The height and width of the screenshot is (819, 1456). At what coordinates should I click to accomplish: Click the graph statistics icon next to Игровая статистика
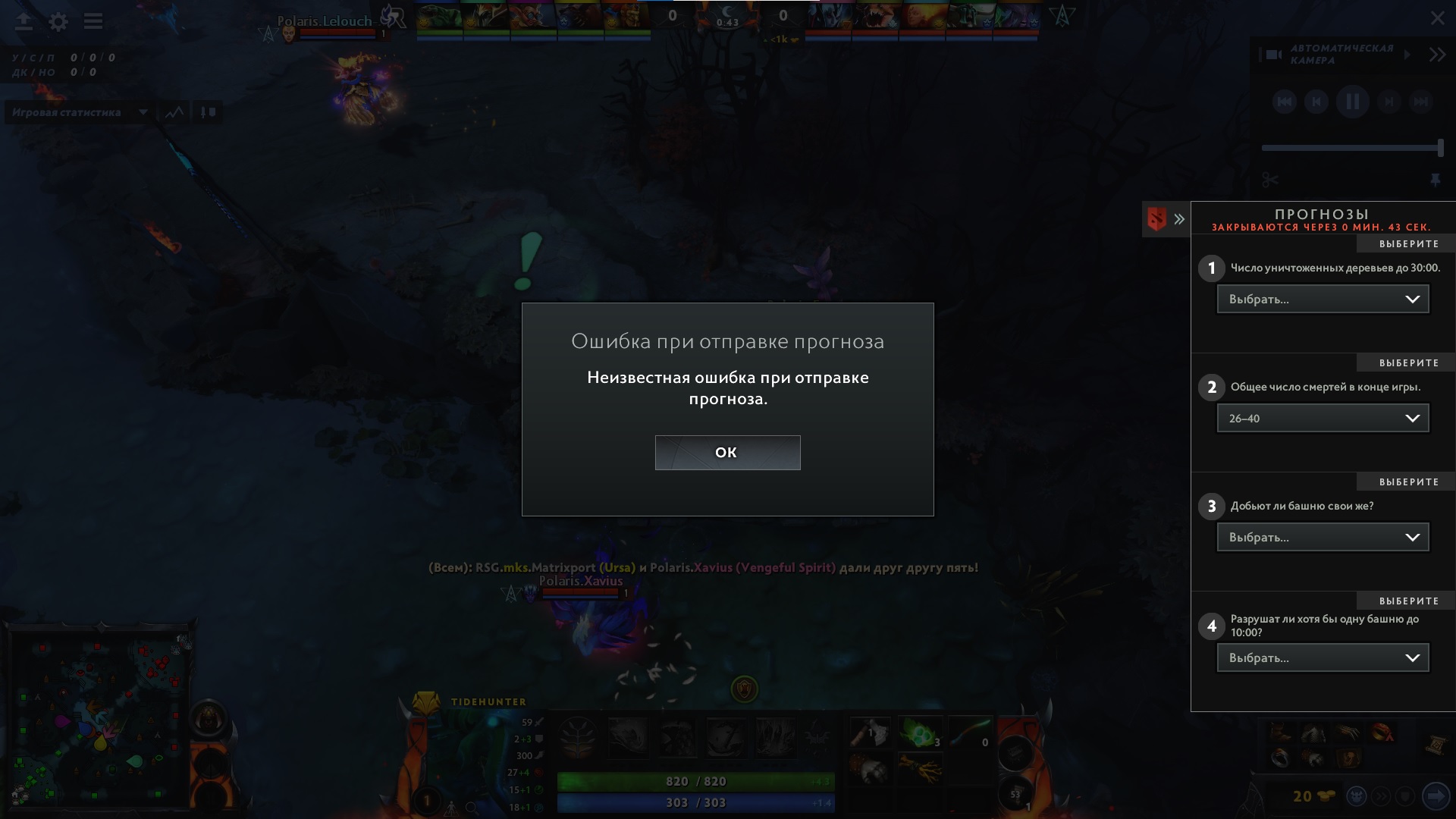(174, 112)
